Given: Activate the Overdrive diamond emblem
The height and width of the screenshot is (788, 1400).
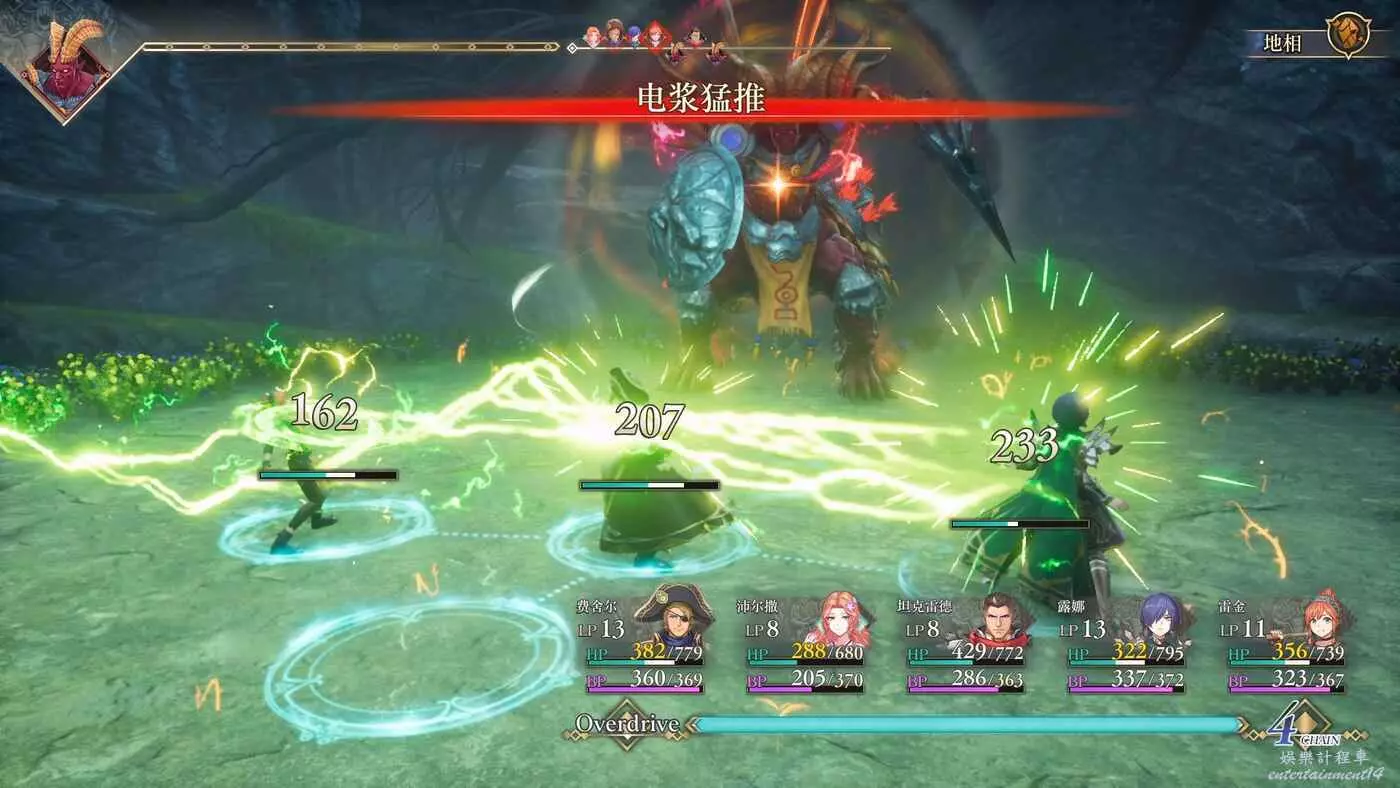Looking at the screenshot, I should point(626,725).
